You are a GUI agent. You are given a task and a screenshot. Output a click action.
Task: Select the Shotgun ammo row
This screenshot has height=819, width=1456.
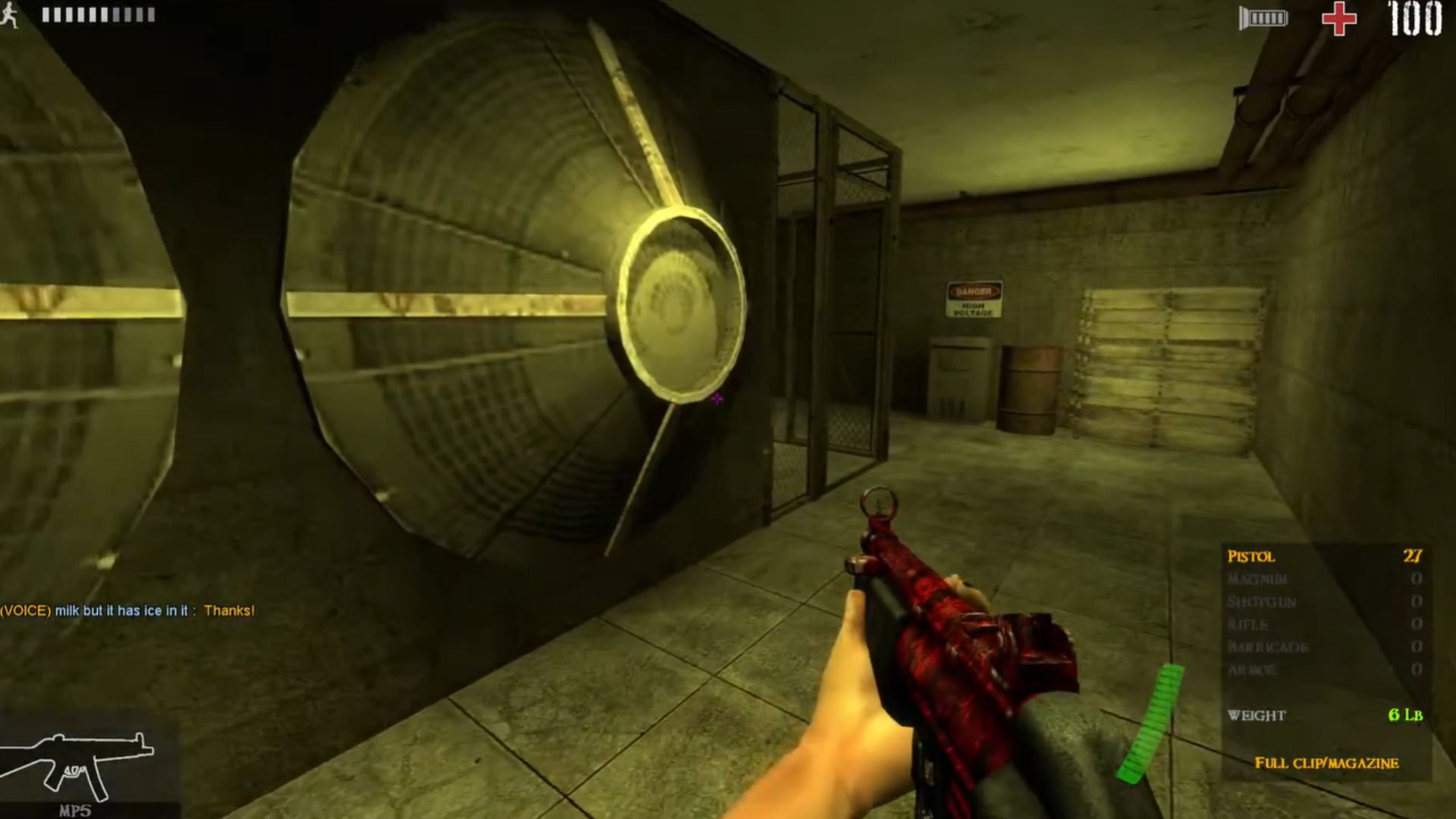1324,602
